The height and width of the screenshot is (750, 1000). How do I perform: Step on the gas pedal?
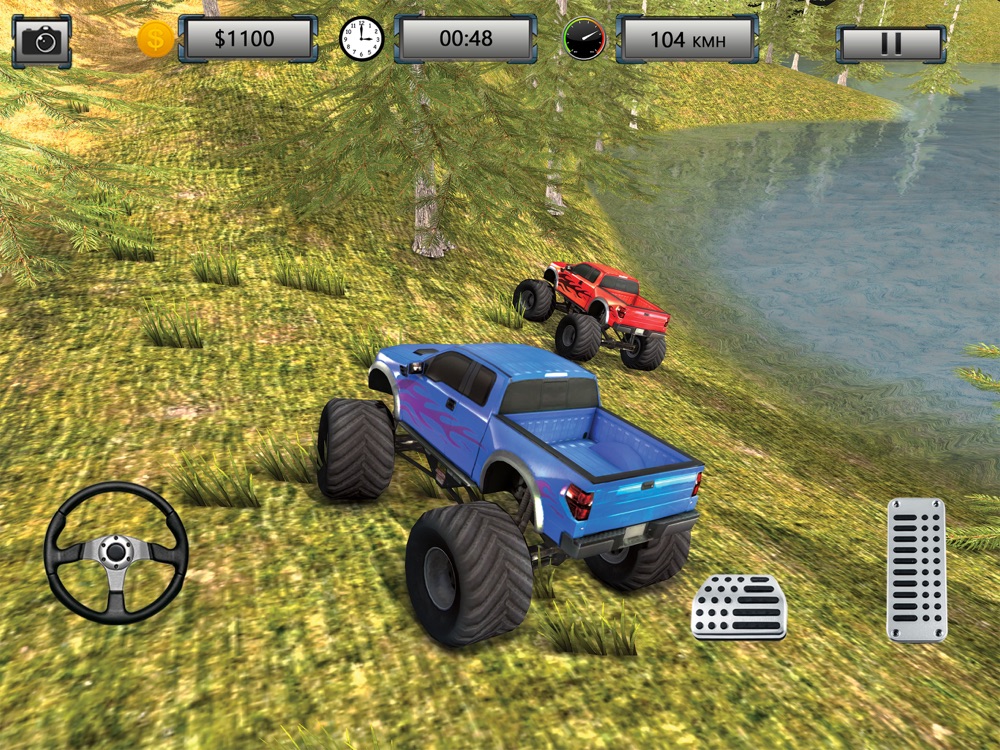(916, 569)
